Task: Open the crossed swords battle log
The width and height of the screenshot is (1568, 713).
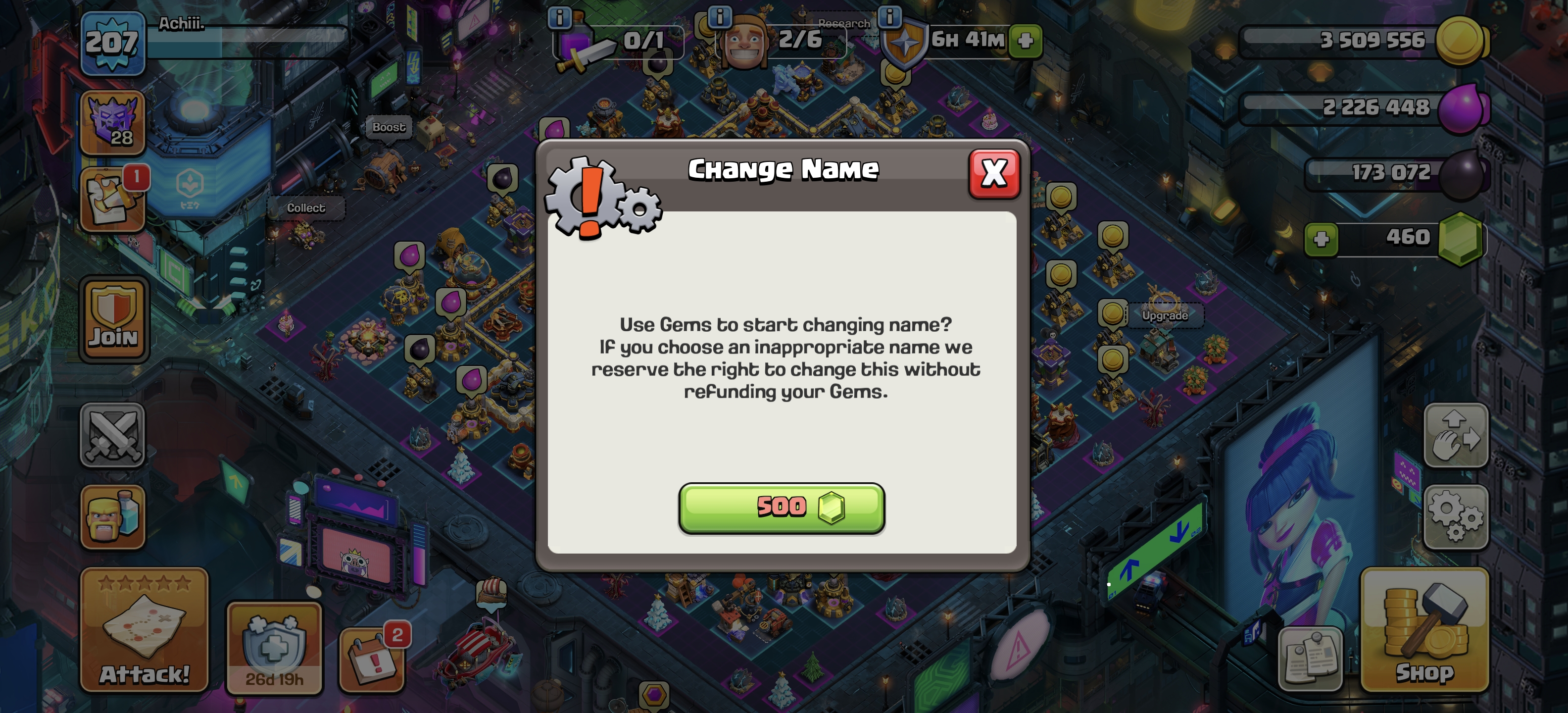Action: [x=113, y=435]
